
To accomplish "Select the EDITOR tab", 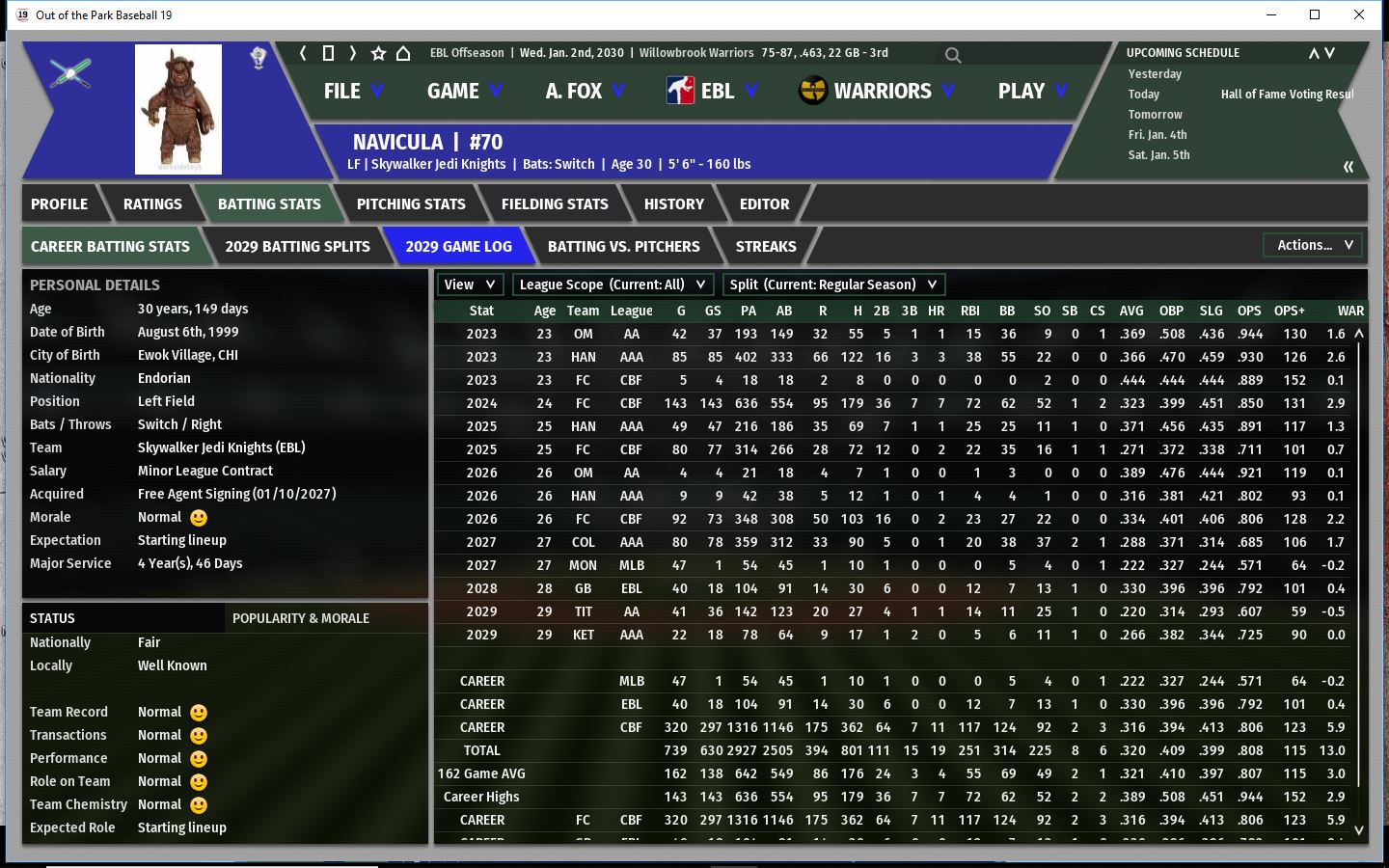I will coord(764,204).
